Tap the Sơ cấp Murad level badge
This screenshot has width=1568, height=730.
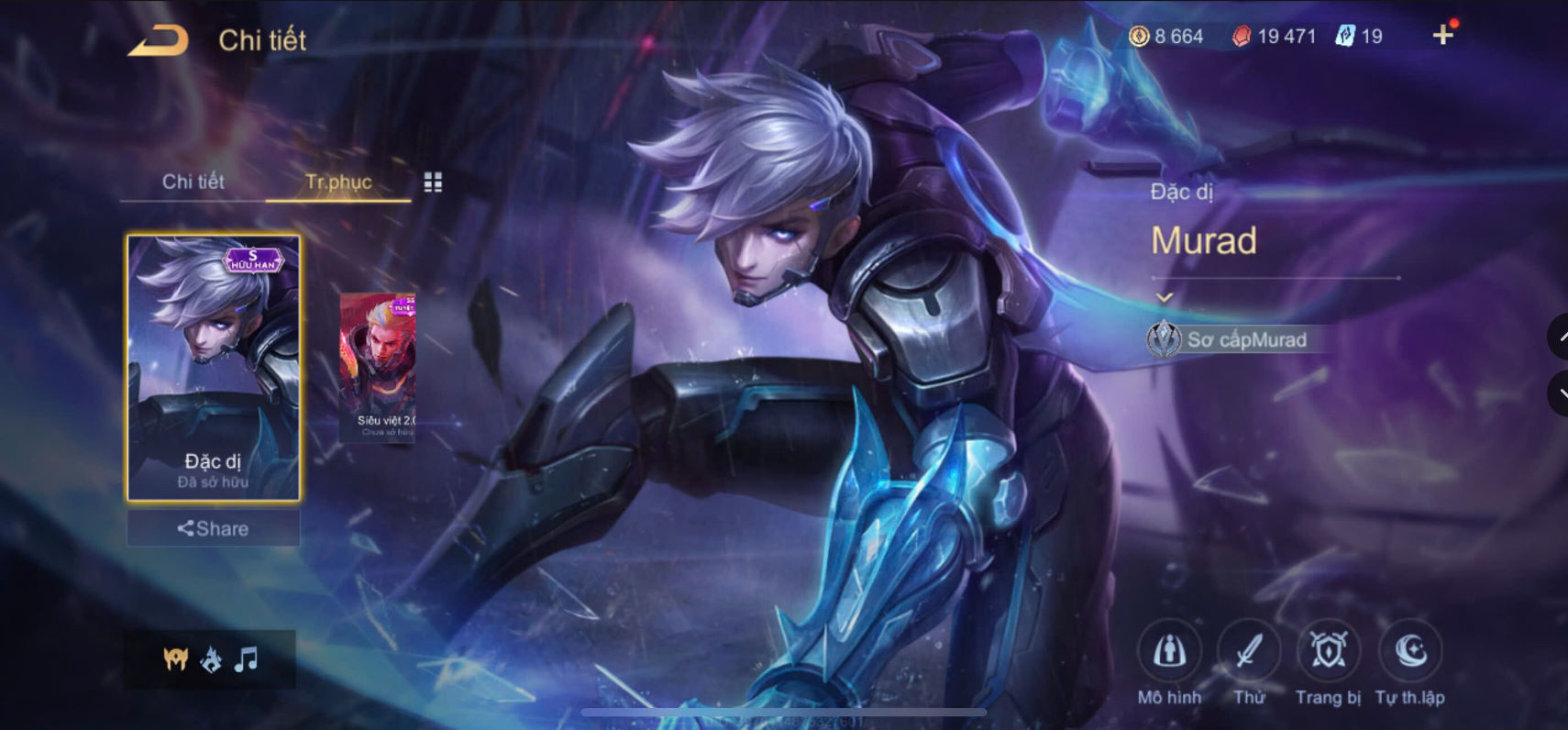[x=1233, y=339]
